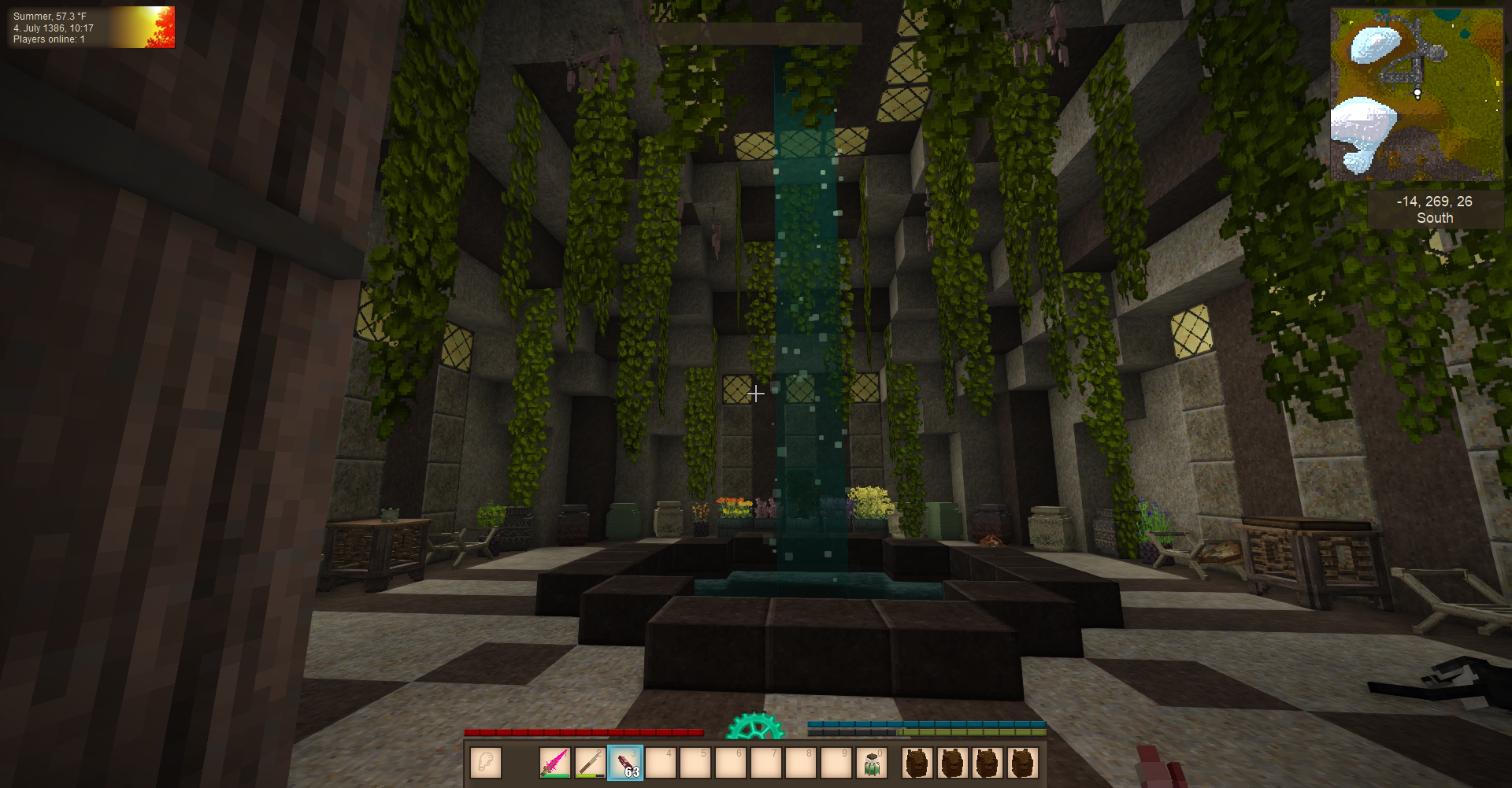The image size is (1512, 788).
Task: Select the stack of 63 items
Action: pyautogui.click(x=625, y=763)
